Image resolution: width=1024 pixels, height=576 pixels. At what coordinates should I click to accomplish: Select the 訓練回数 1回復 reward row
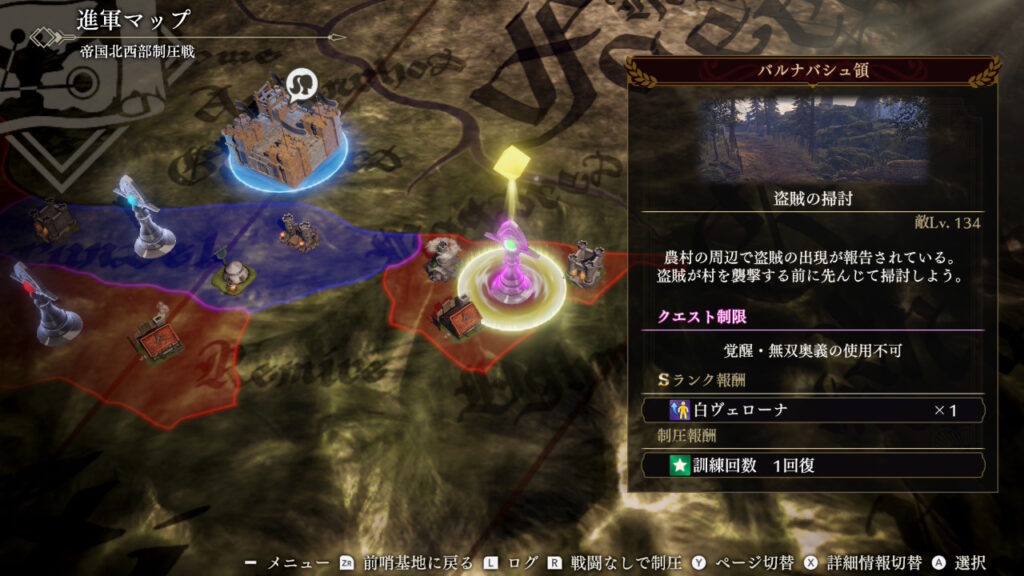812,465
